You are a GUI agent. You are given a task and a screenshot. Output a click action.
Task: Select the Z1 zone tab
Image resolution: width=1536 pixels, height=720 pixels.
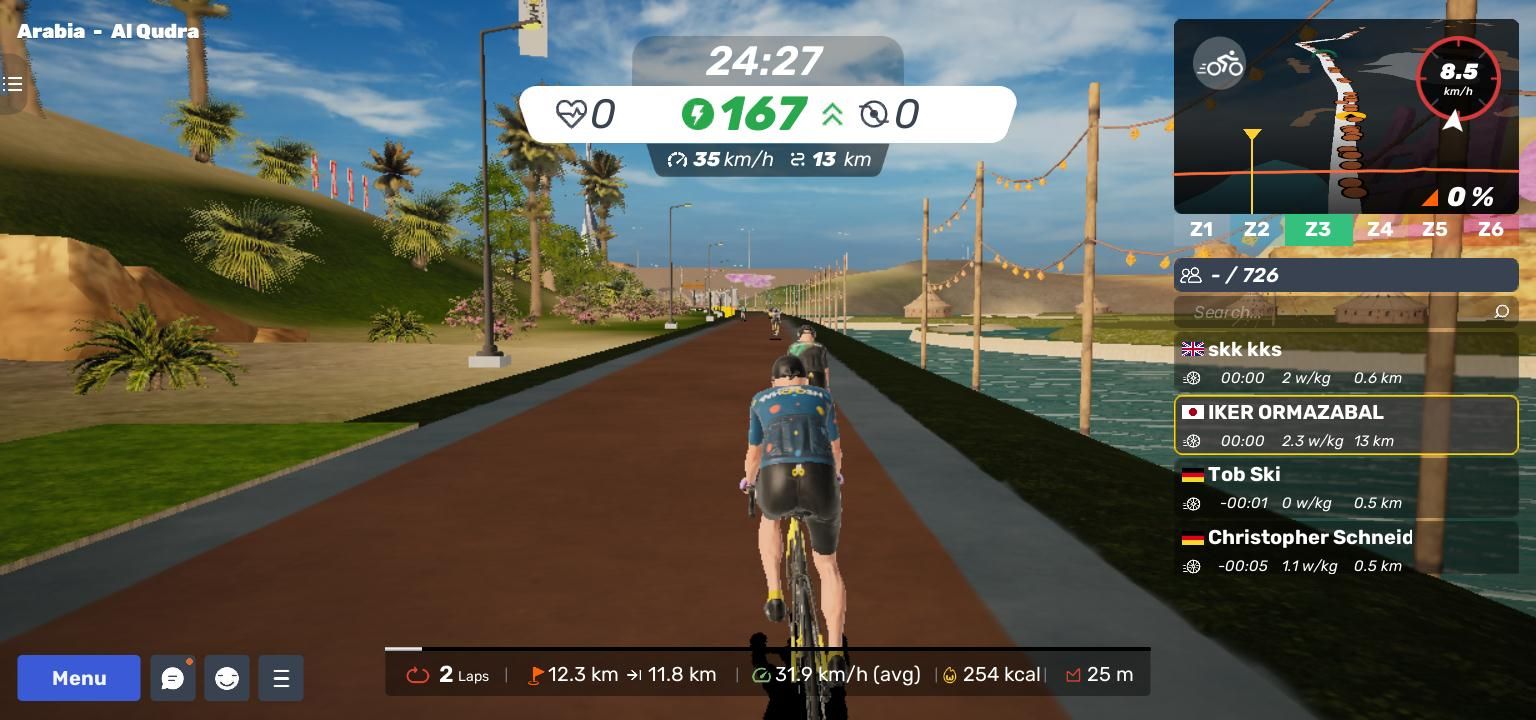click(x=1201, y=230)
